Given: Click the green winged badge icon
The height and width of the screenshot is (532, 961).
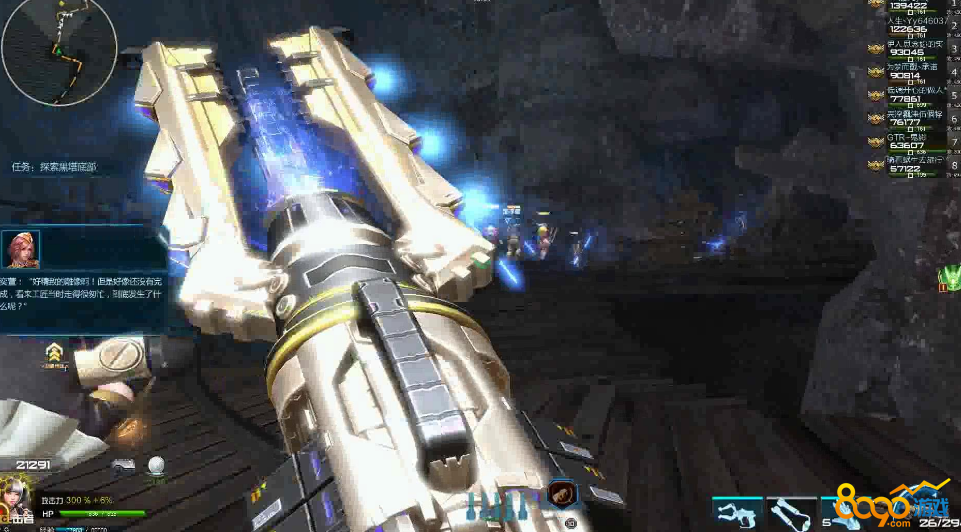Looking at the screenshot, I should [x=949, y=277].
